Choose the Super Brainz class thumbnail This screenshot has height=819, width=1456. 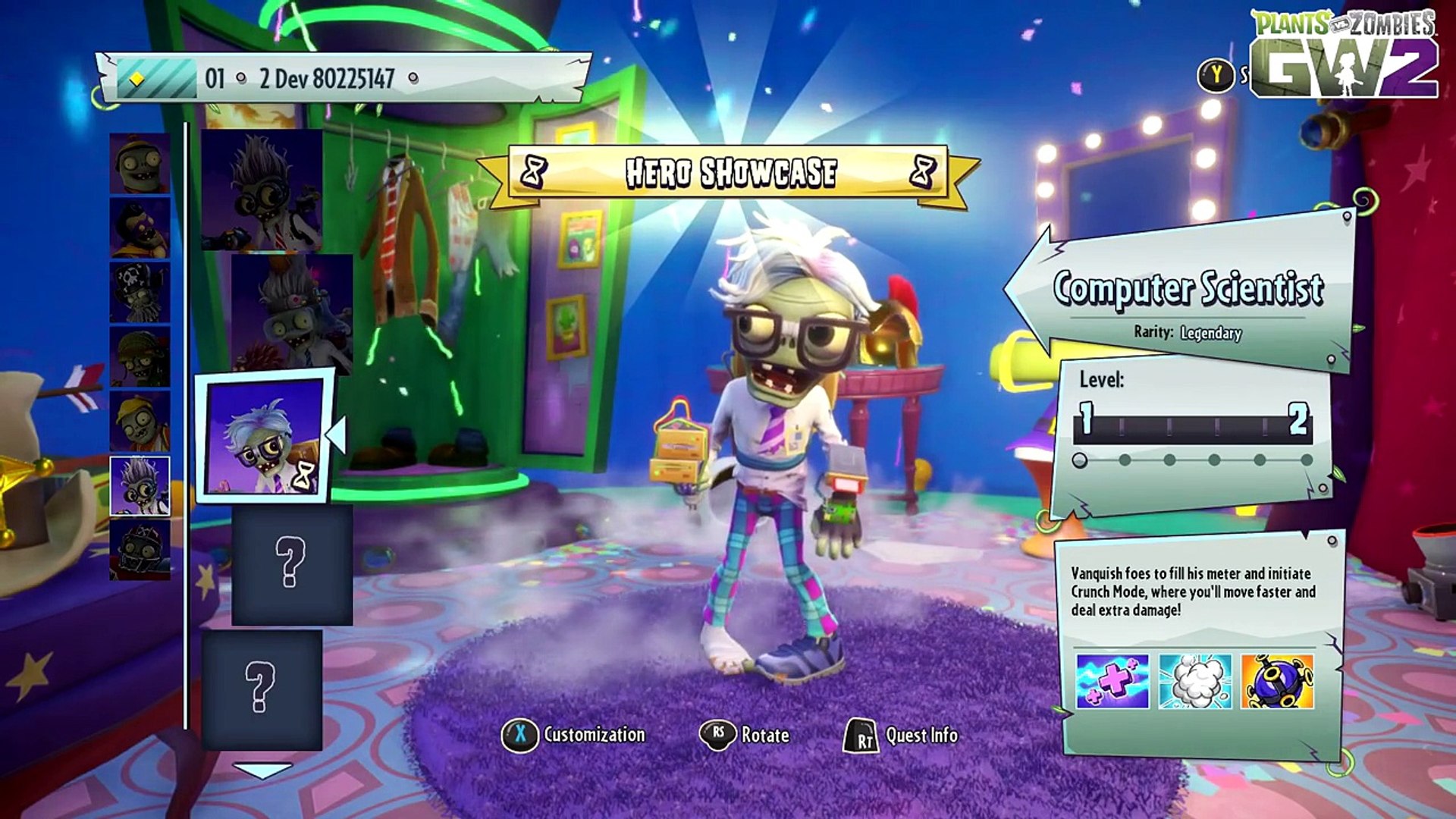pyautogui.click(x=140, y=227)
